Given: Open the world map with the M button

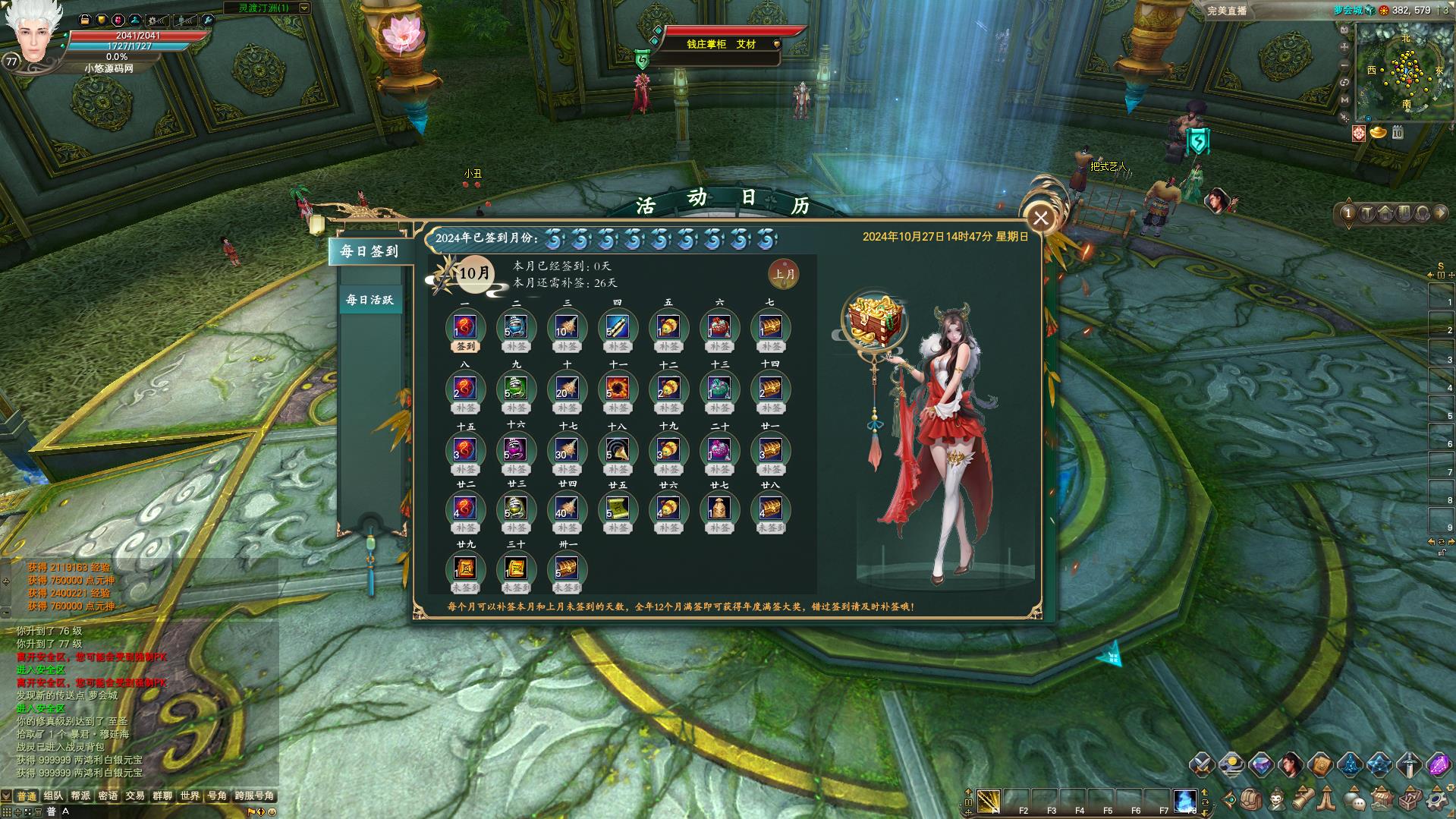Looking at the screenshot, I should pyautogui.click(x=1345, y=99).
